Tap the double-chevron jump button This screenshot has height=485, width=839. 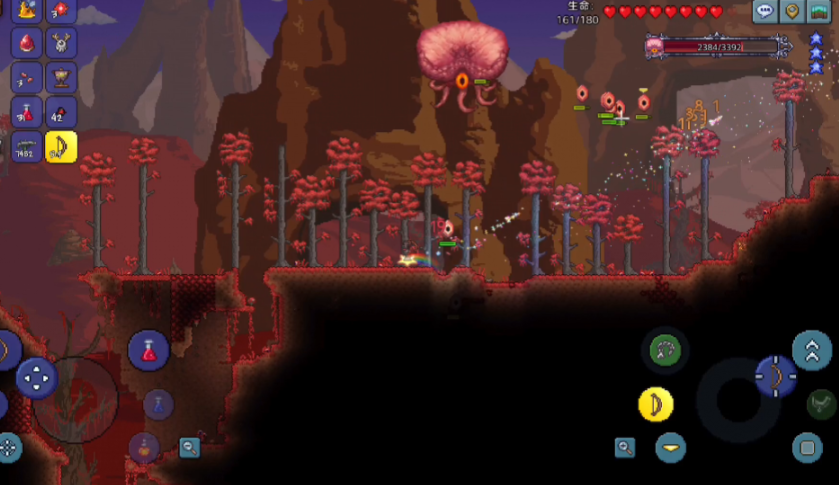point(812,351)
